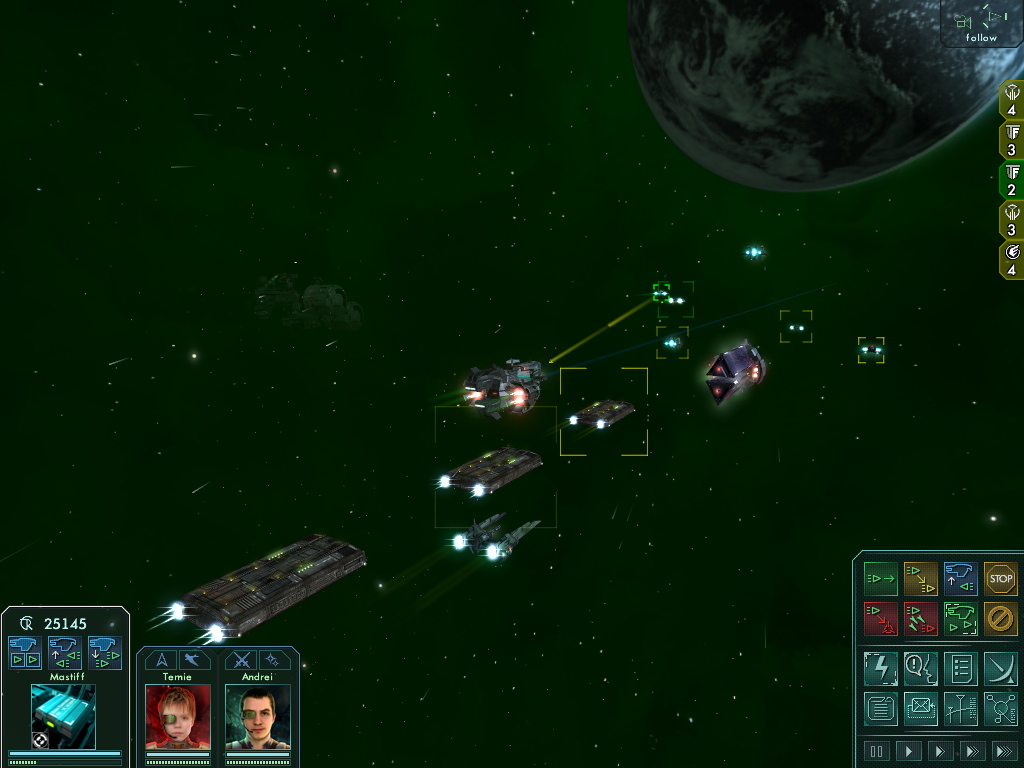Open the speech bubble communications icon
This screenshot has height=768, width=1024.
[921, 668]
